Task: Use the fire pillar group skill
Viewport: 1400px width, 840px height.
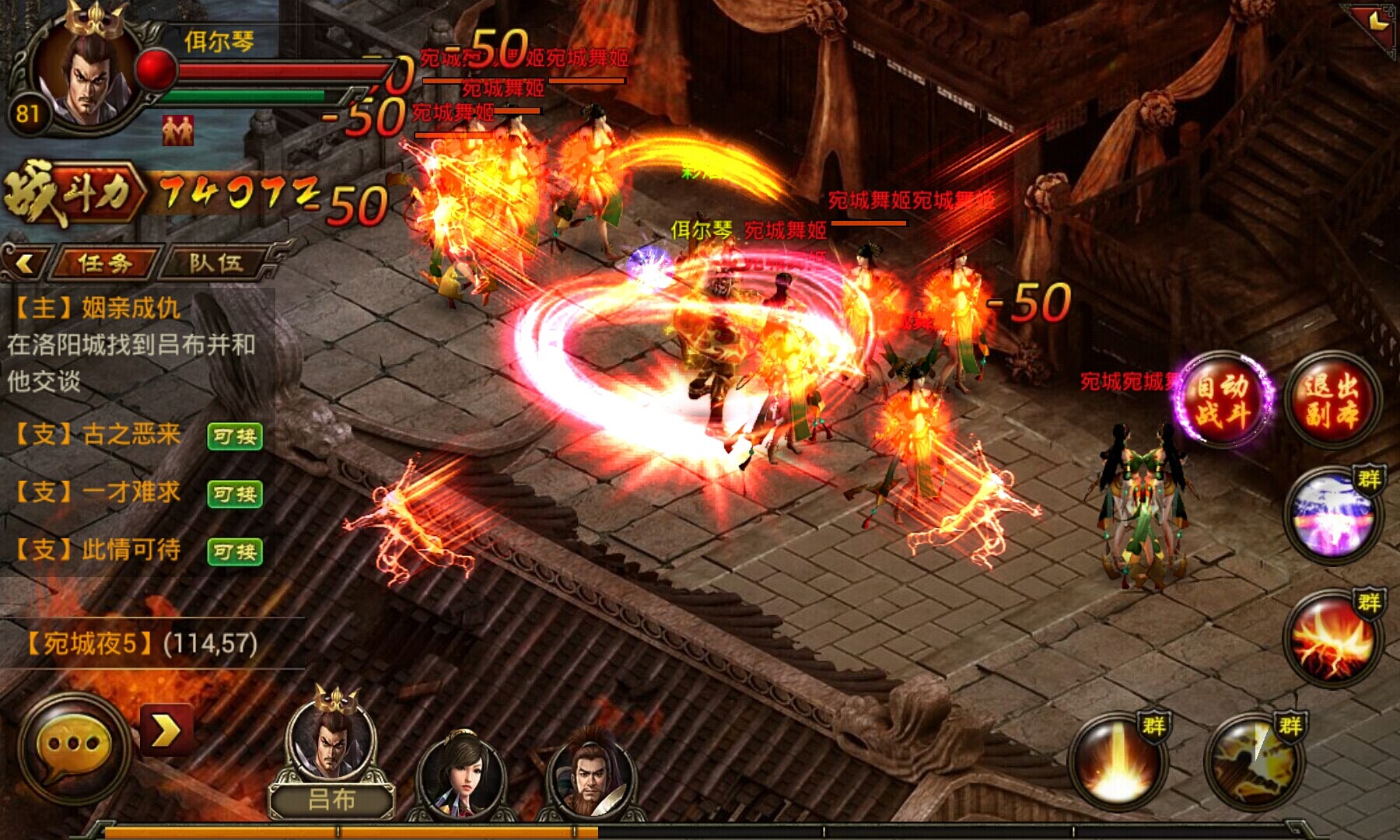Action: coord(1117,761)
